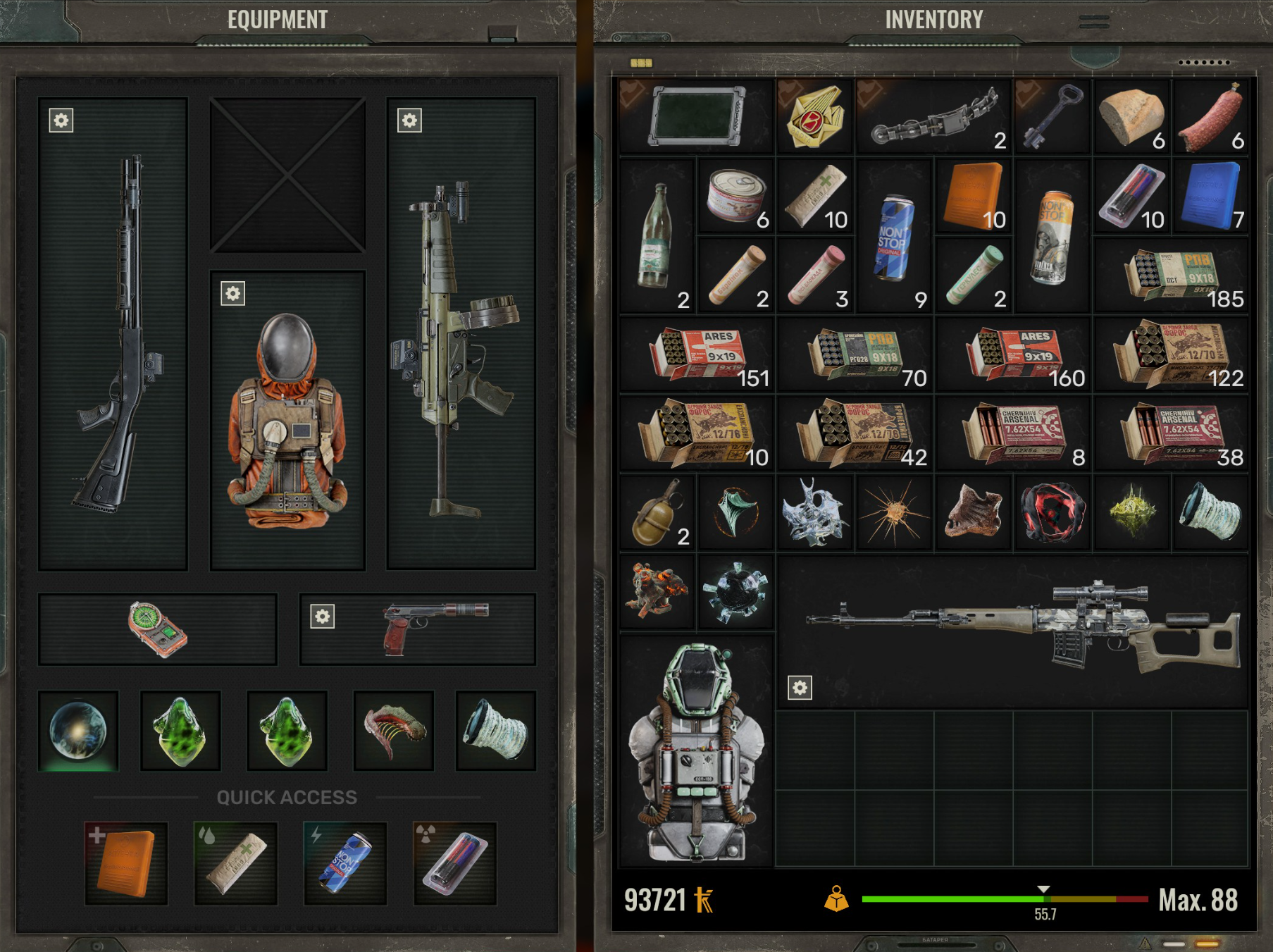Screen dimensions: 1273x952
Task: Select the water bottle in inventory
Action: 656,235
